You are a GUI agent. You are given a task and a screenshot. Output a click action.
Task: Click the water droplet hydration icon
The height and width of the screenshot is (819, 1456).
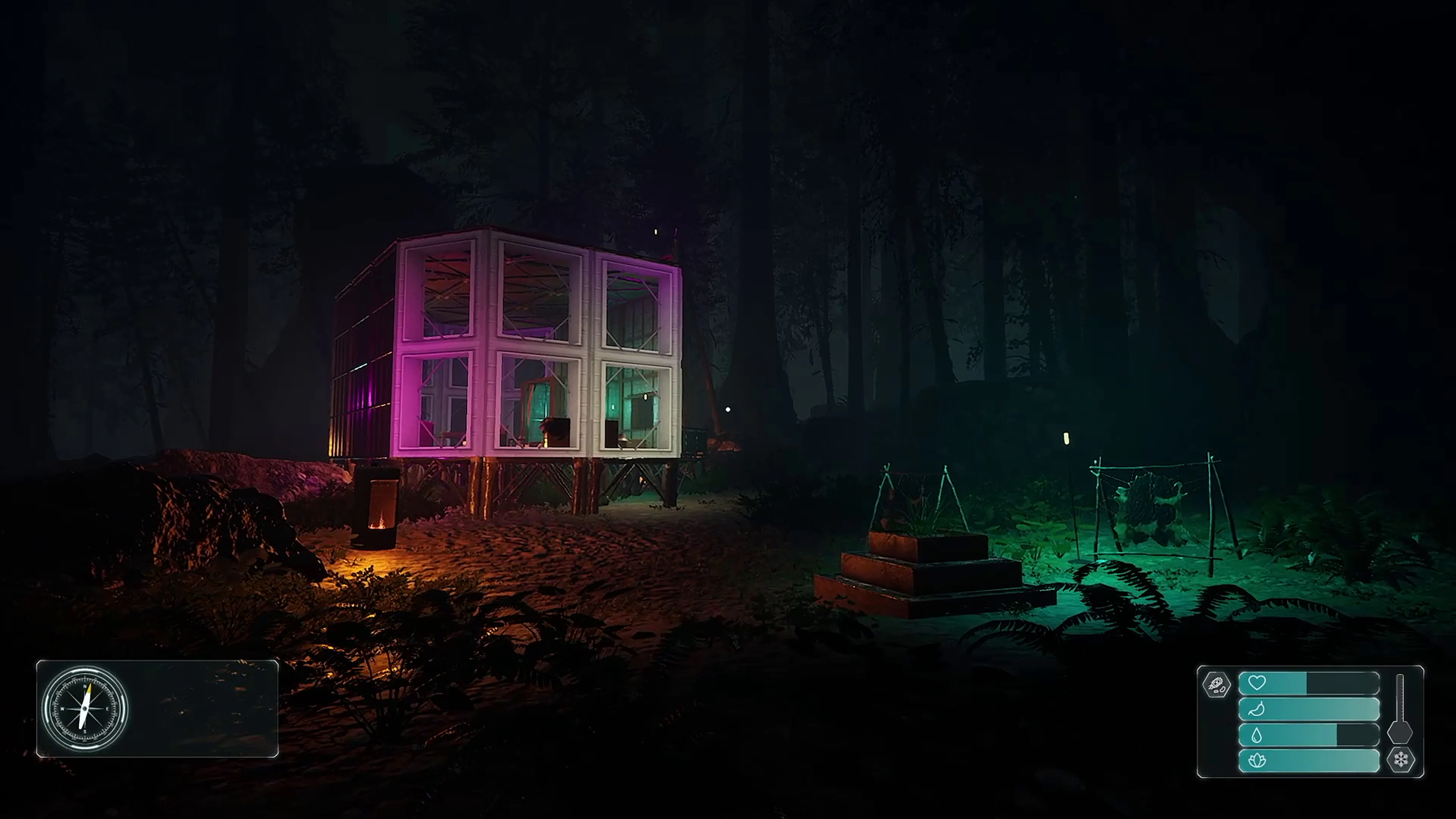1257,735
